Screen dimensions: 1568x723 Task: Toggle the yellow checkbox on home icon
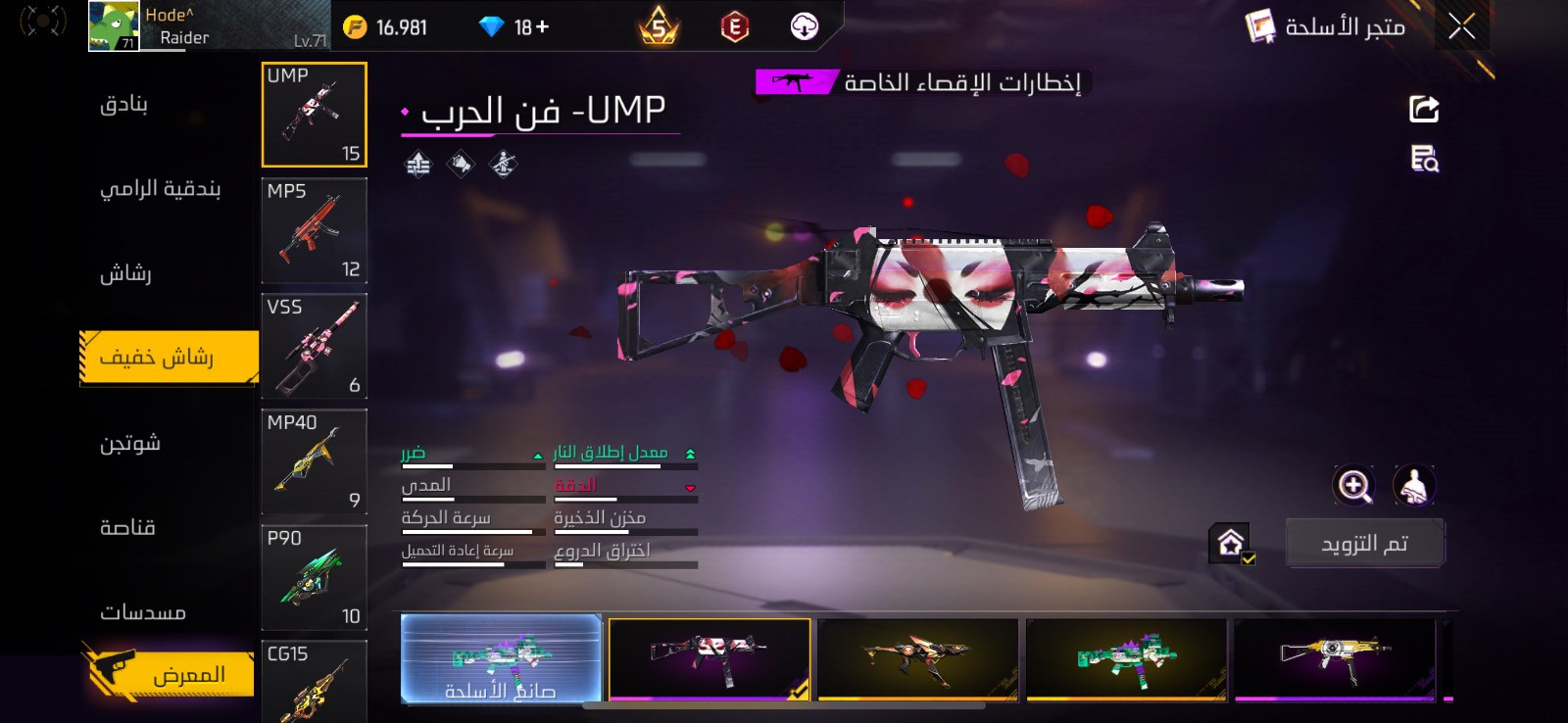[1249, 559]
